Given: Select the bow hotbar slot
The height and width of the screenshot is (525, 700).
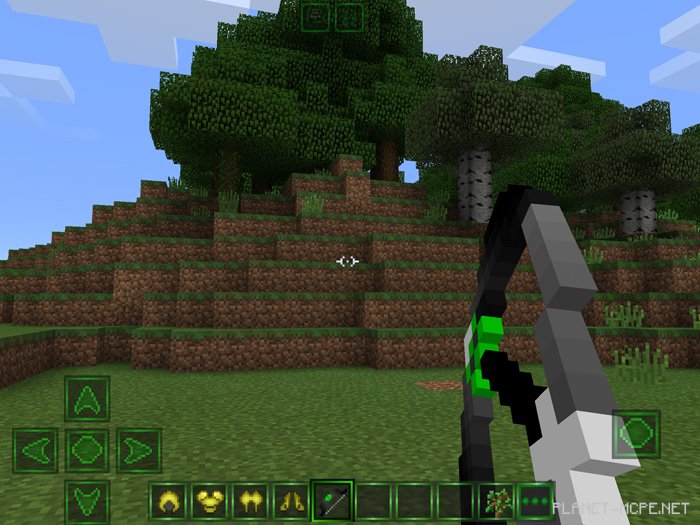Looking at the screenshot, I should pyautogui.click(x=332, y=500).
